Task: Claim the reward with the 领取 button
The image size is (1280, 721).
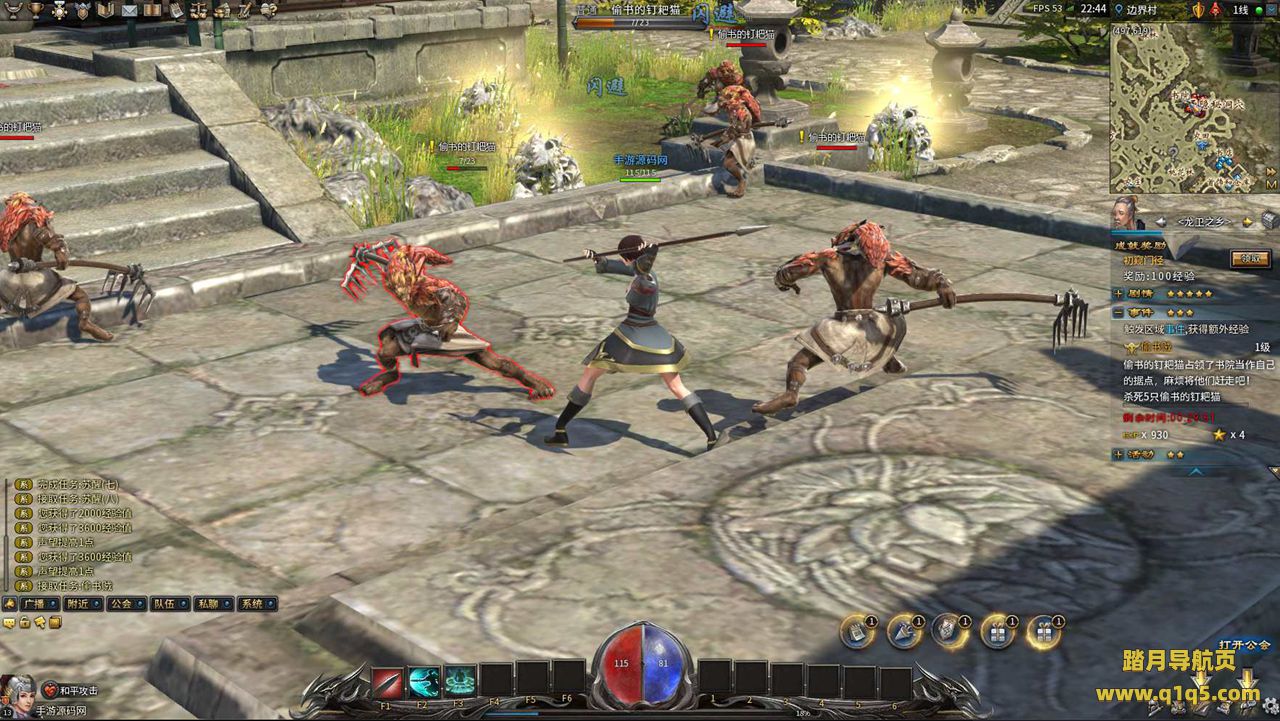Action: tap(1249, 258)
